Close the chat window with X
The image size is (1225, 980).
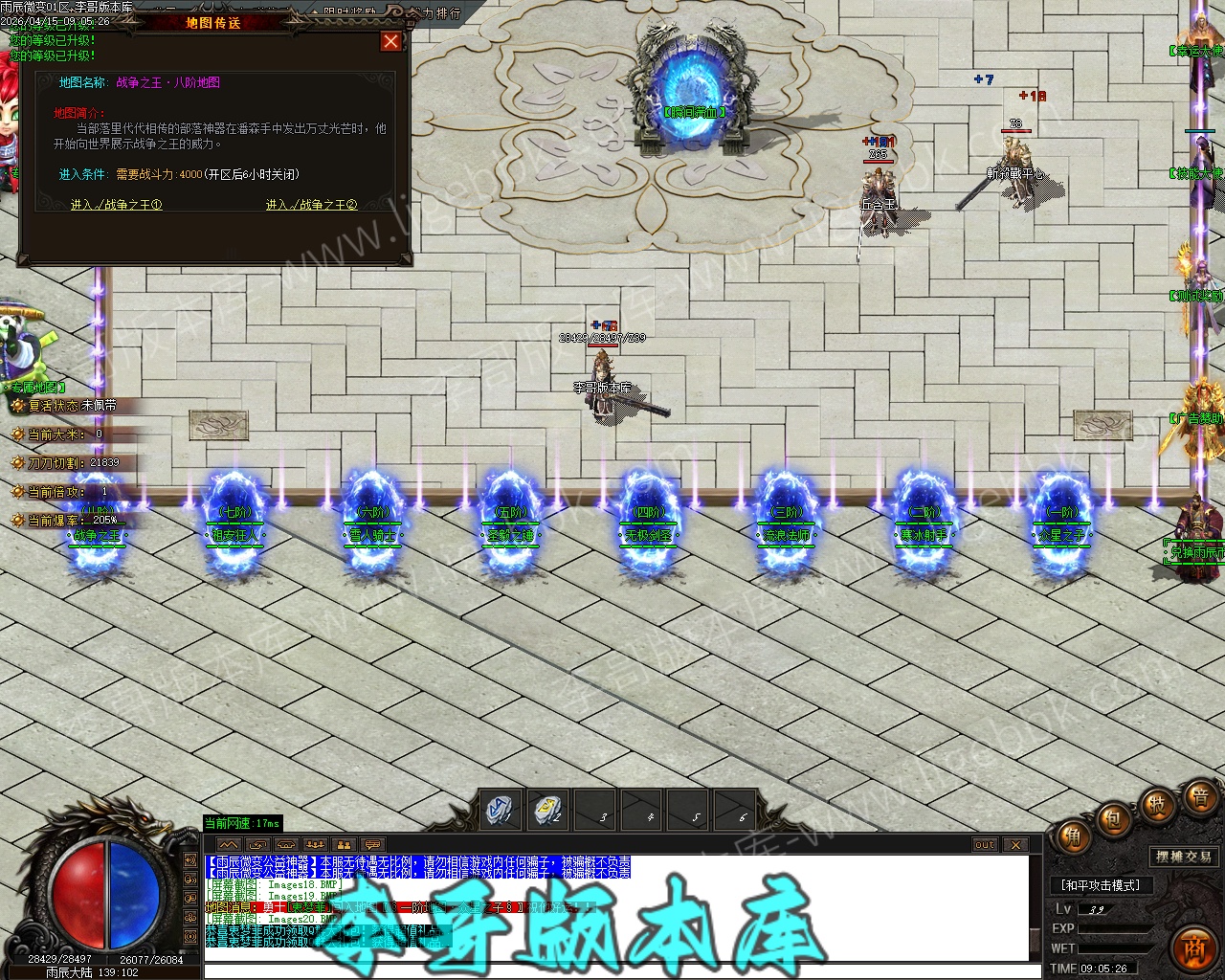(1015, 845)
